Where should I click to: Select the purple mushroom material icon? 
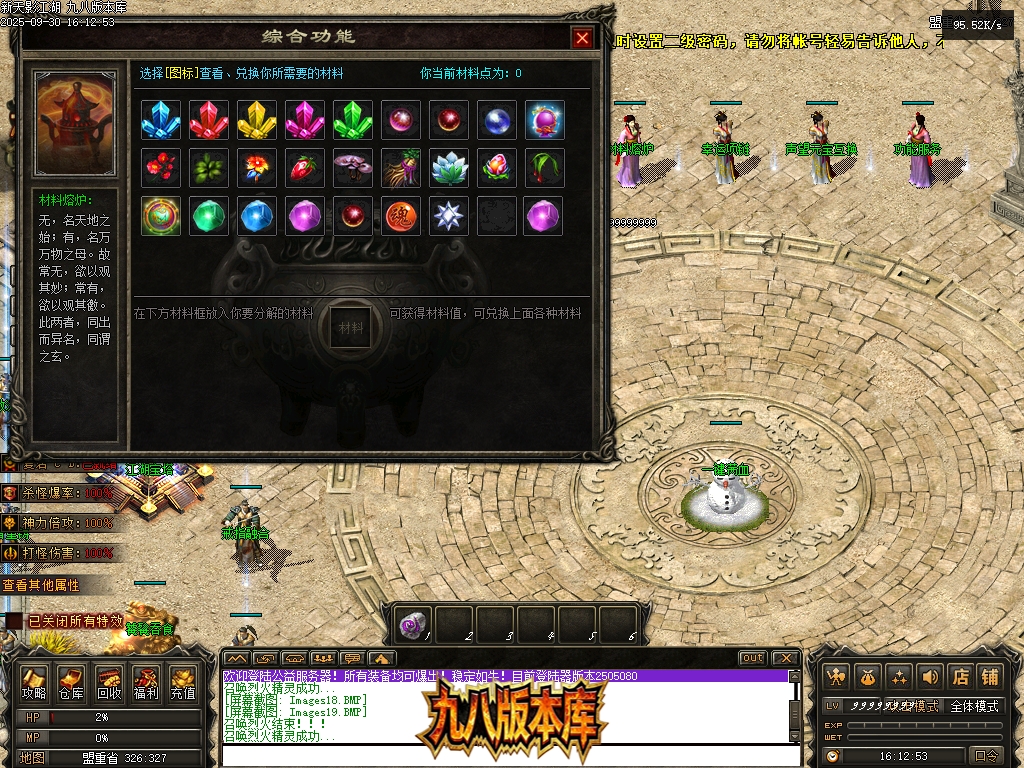[353, 168]
